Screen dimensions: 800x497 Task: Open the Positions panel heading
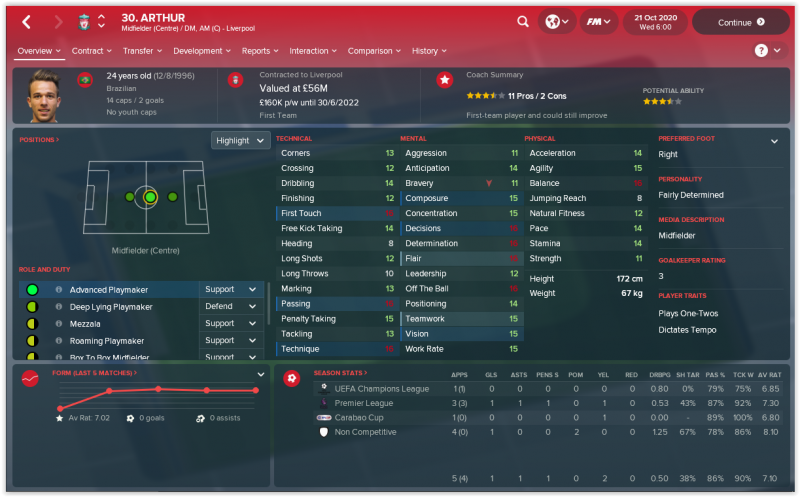point(39,140)
